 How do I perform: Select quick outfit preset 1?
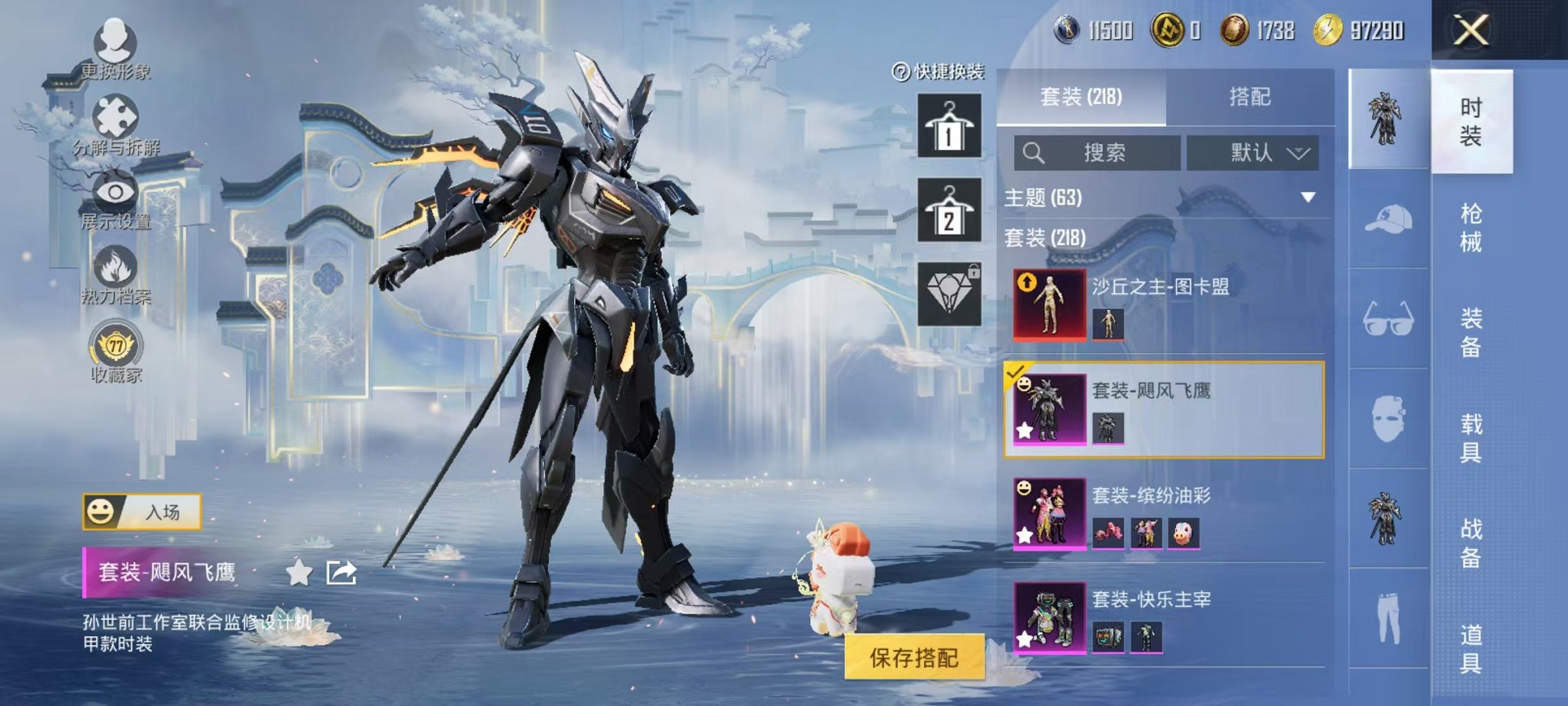[949, 126]
